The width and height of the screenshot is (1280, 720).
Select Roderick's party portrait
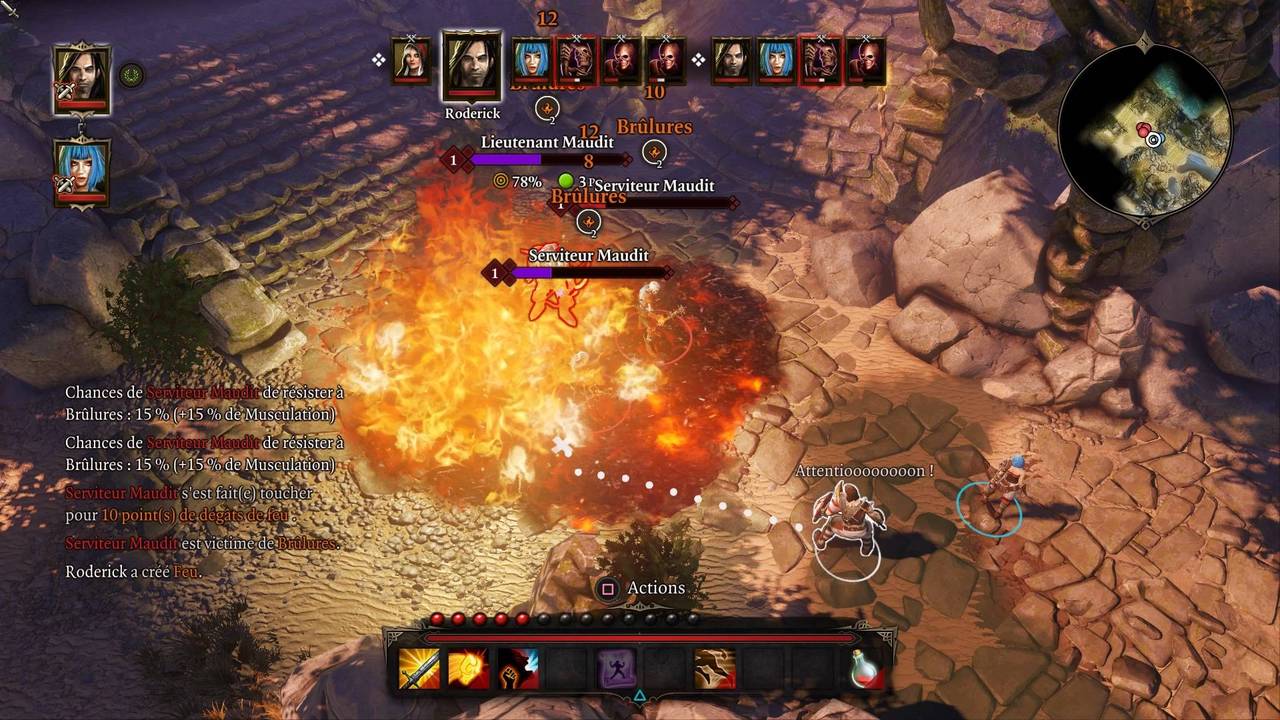[x=81, y=78]
